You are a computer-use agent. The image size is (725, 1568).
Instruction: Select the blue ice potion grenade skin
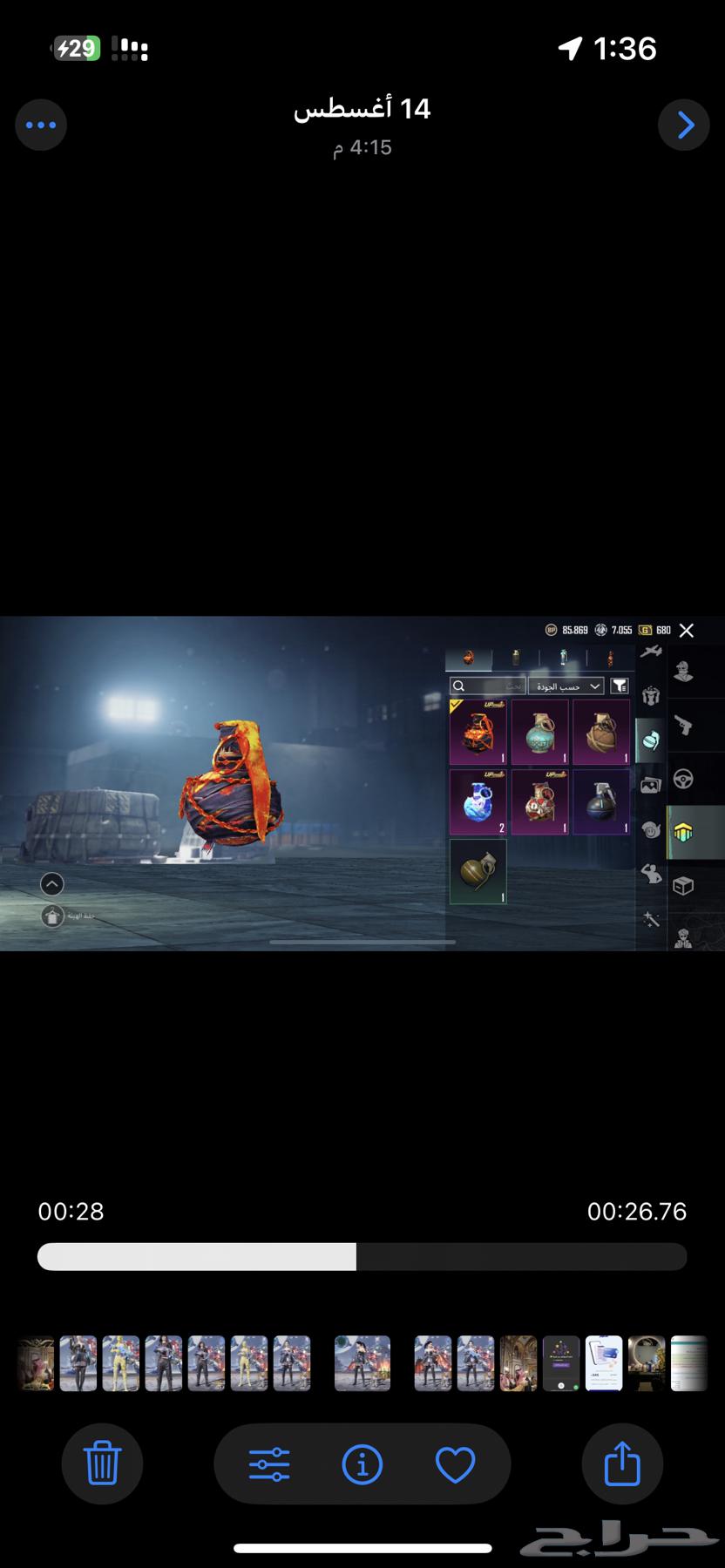(x=478, y=801)
